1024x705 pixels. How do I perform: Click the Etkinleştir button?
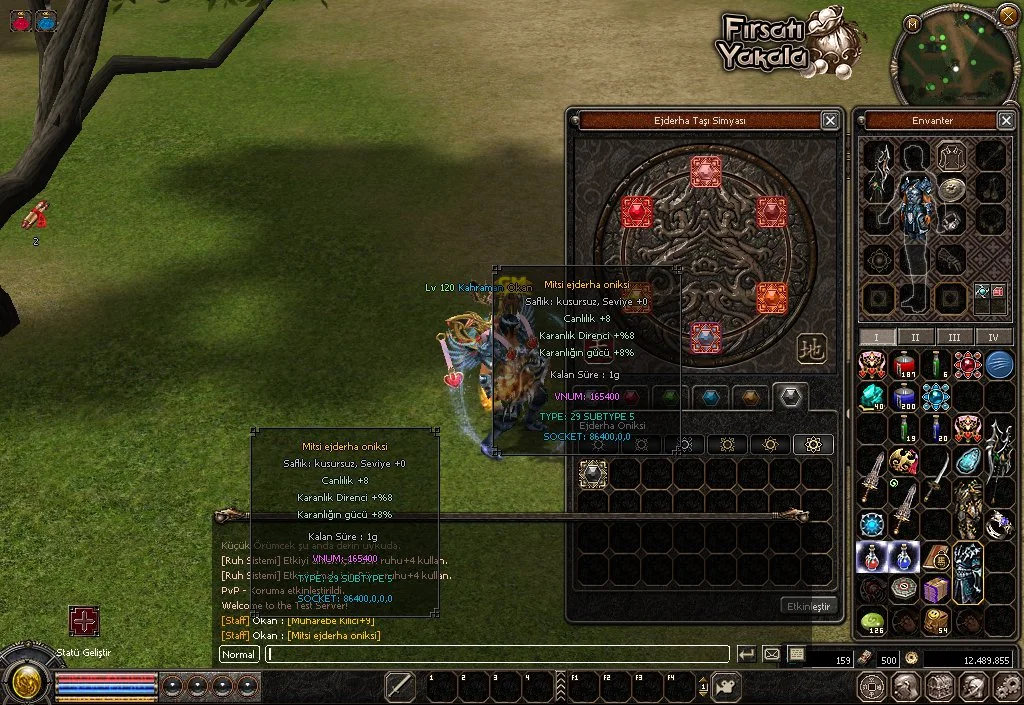point(806,606)
